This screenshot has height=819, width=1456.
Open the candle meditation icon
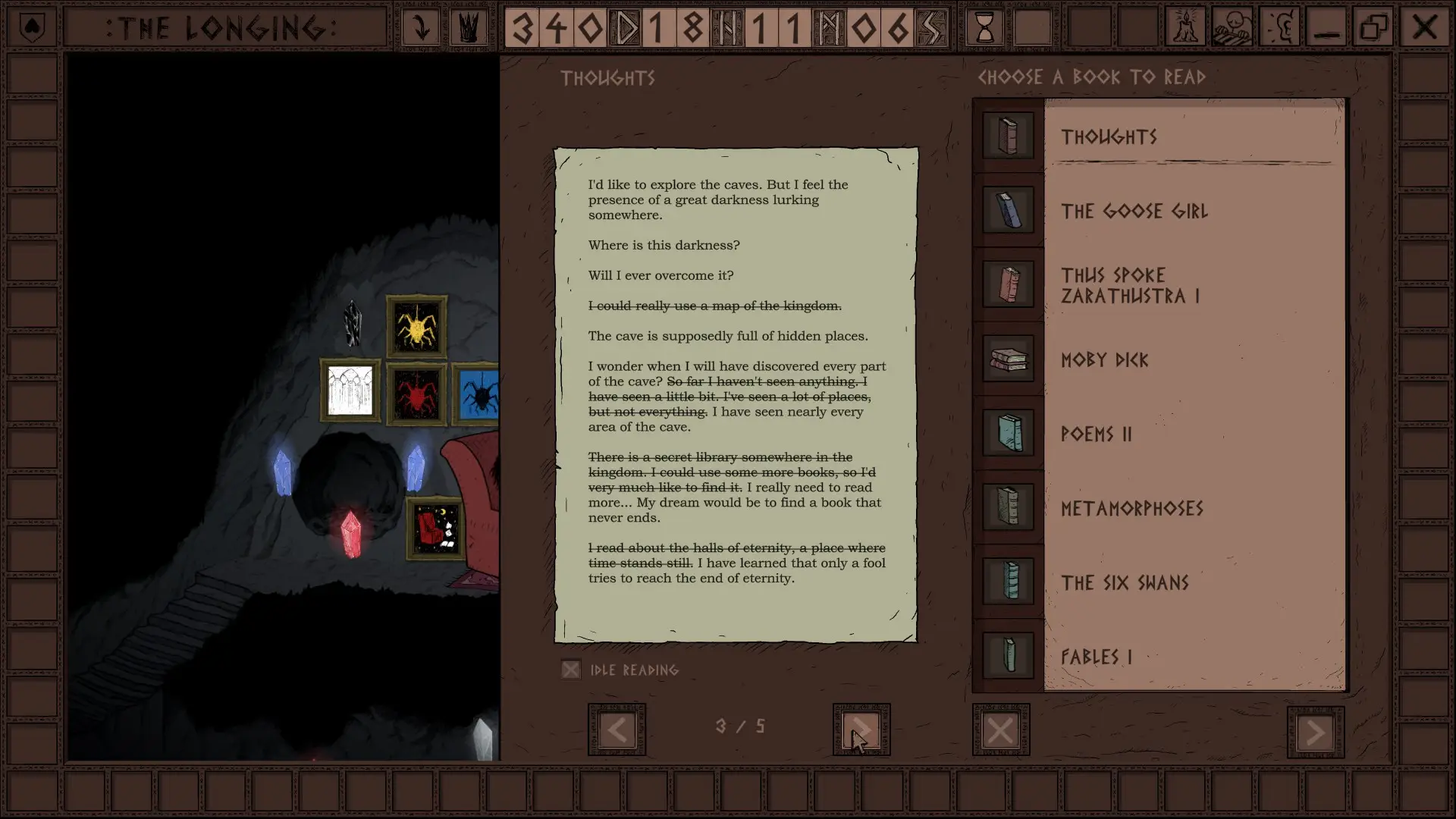click(1185, 28)
